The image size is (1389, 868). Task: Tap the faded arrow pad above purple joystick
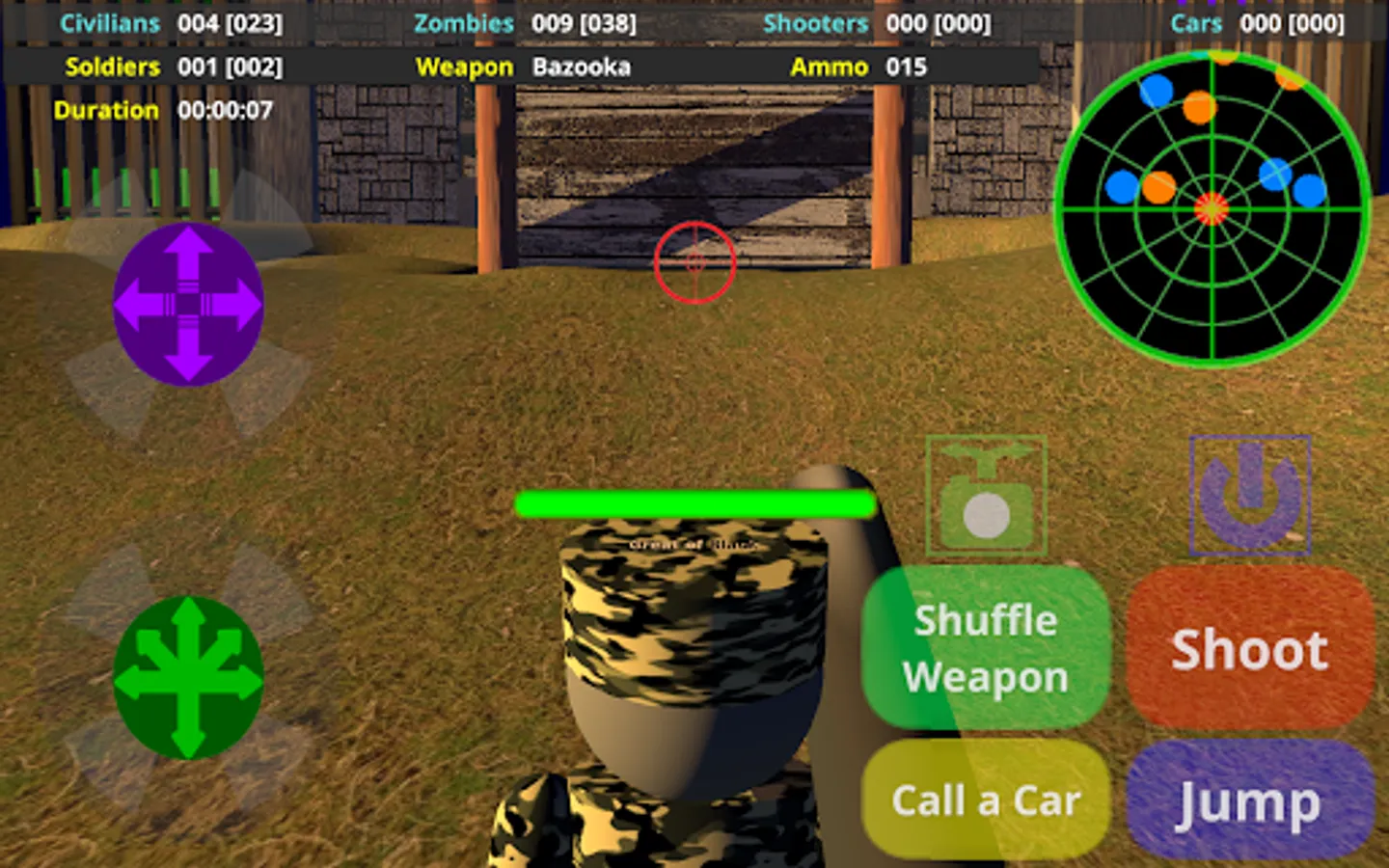tap(186, 209)
